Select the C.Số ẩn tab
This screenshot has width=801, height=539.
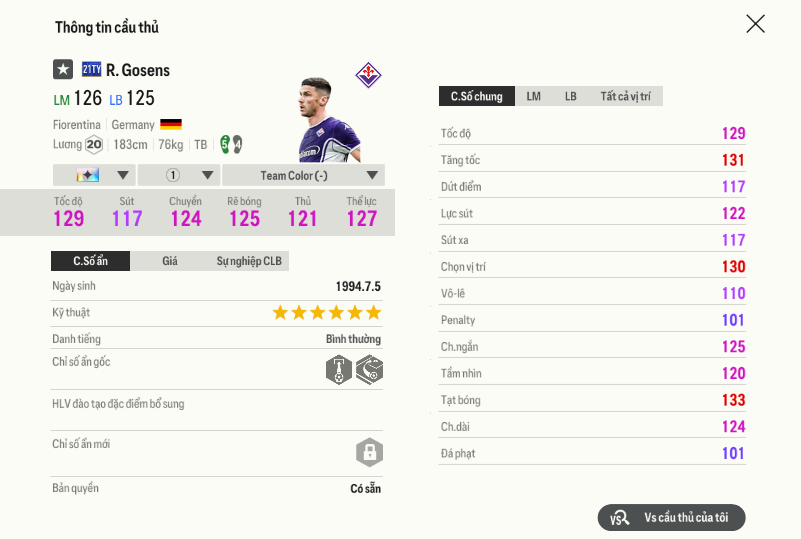(90, 261)
